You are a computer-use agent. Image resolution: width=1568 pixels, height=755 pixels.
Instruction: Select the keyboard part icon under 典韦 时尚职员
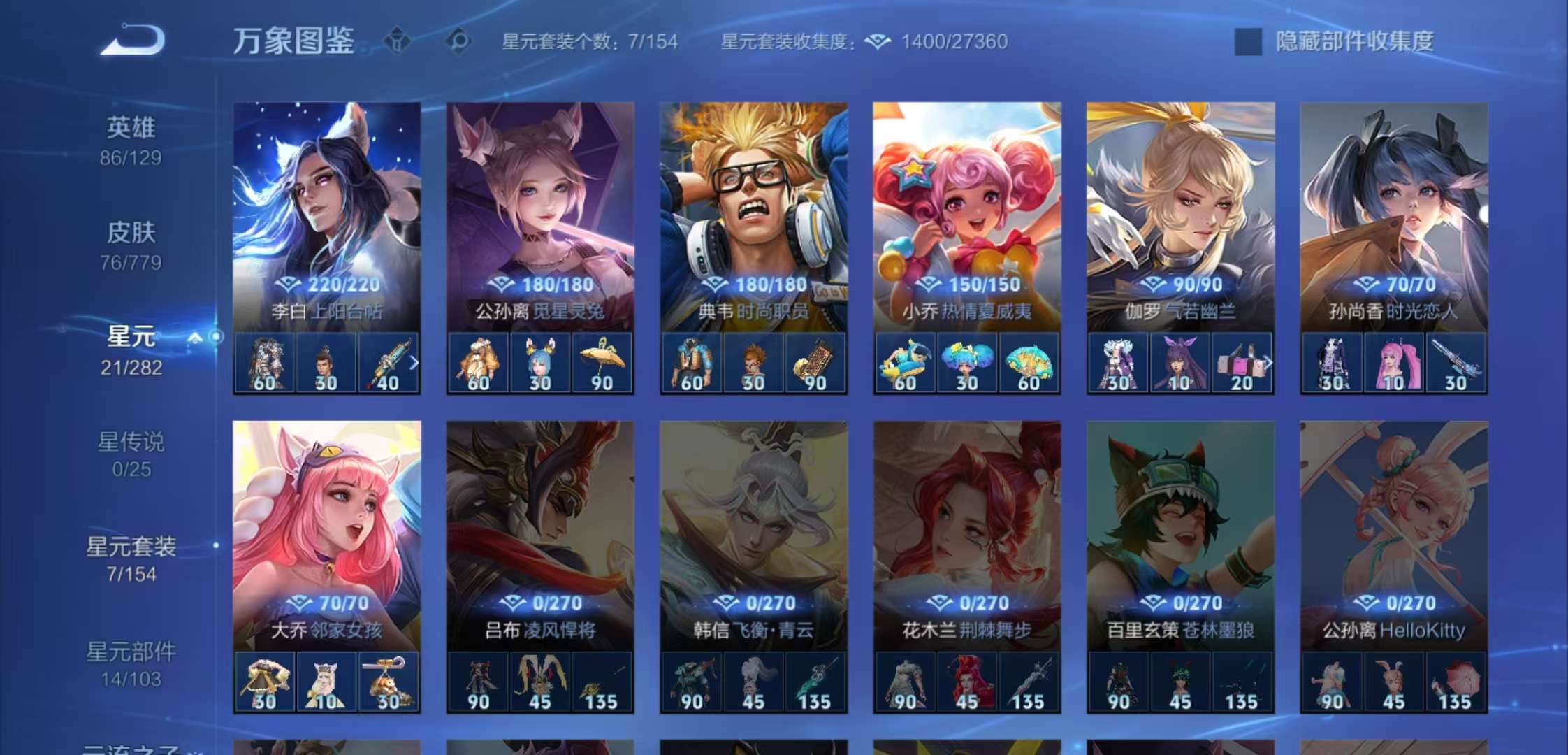click(815, 362)
